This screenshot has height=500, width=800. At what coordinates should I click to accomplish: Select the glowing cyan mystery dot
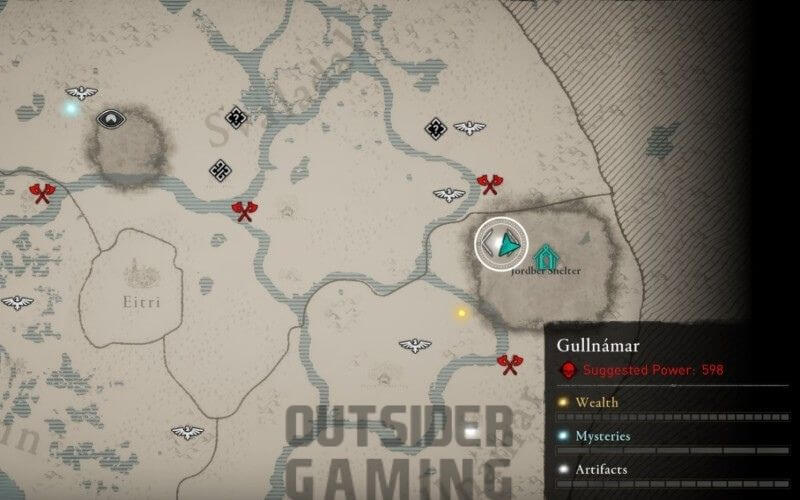70,107
